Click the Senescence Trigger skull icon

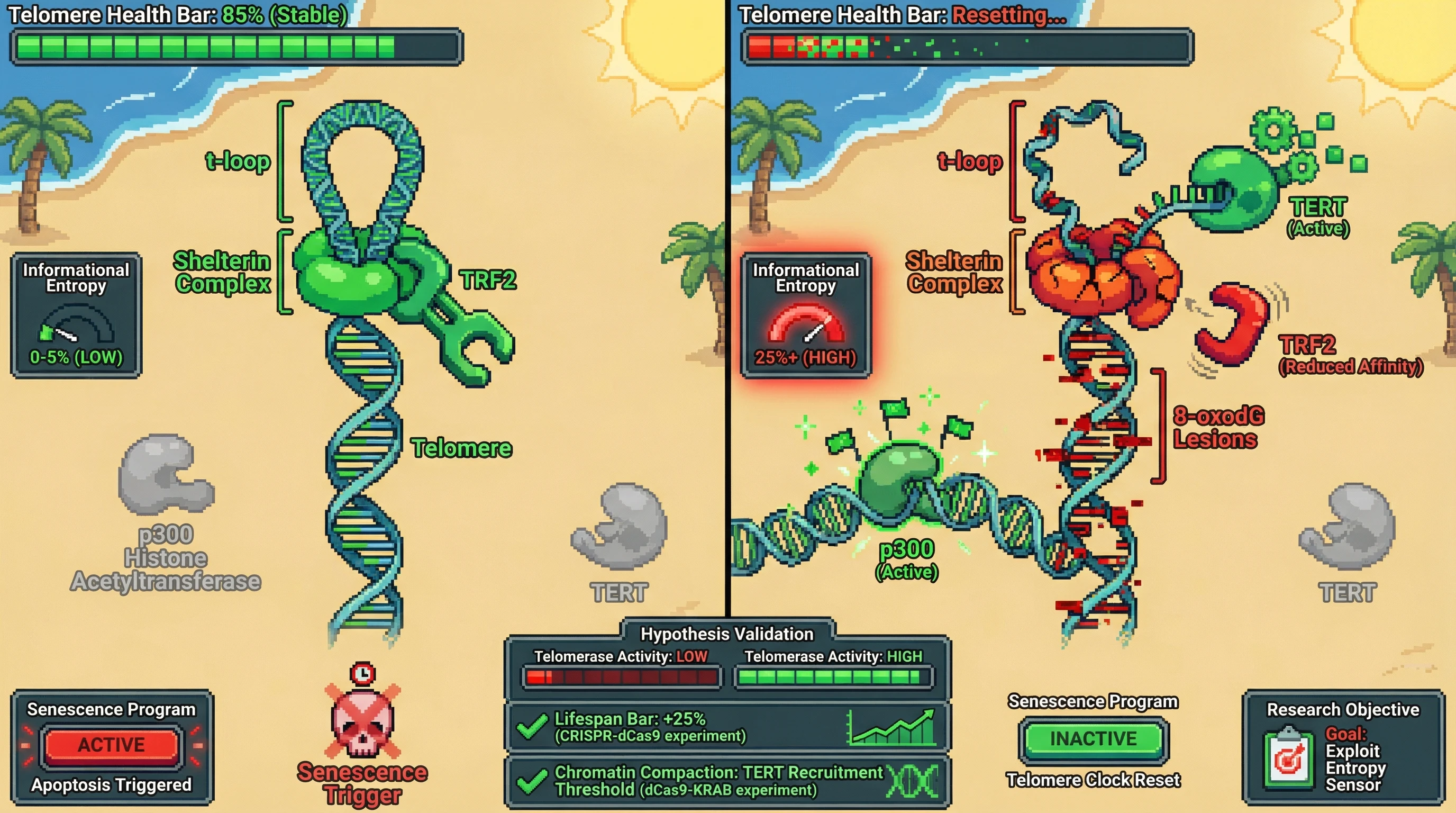pos(362,721)
